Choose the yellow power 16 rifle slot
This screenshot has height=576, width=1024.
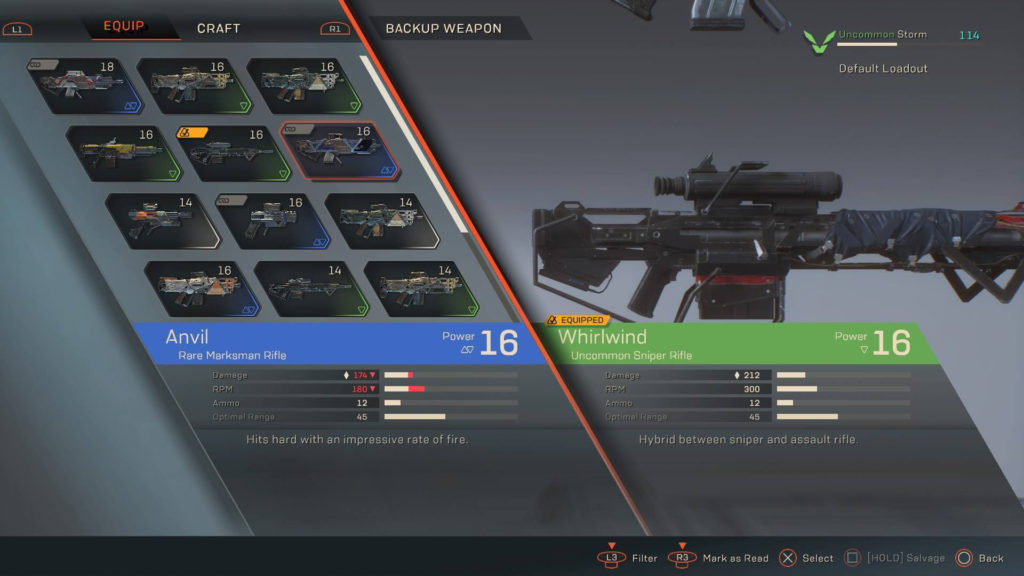point(120,152)
